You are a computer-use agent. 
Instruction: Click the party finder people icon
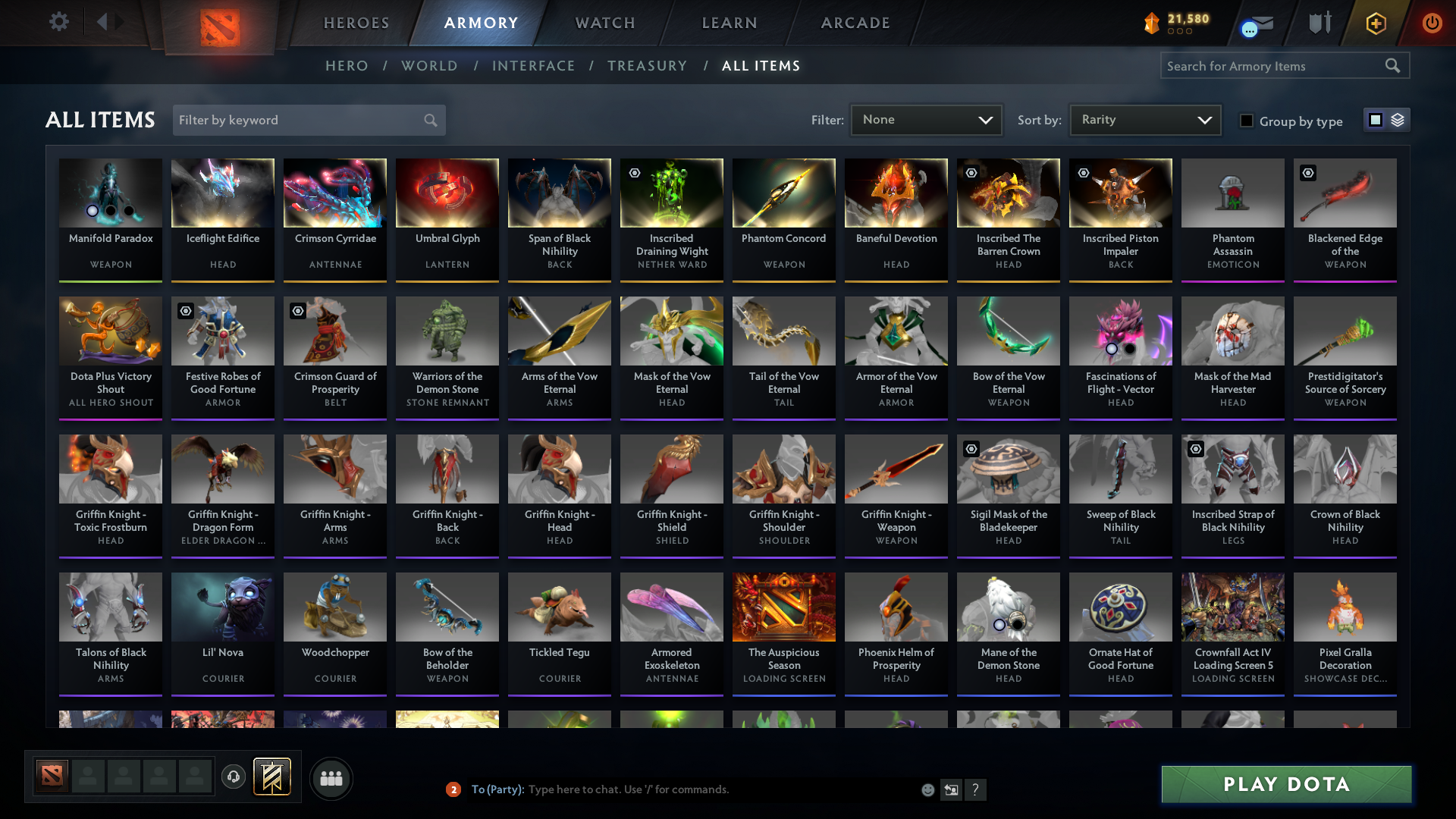pyautogui.click(x=331, y=778)
